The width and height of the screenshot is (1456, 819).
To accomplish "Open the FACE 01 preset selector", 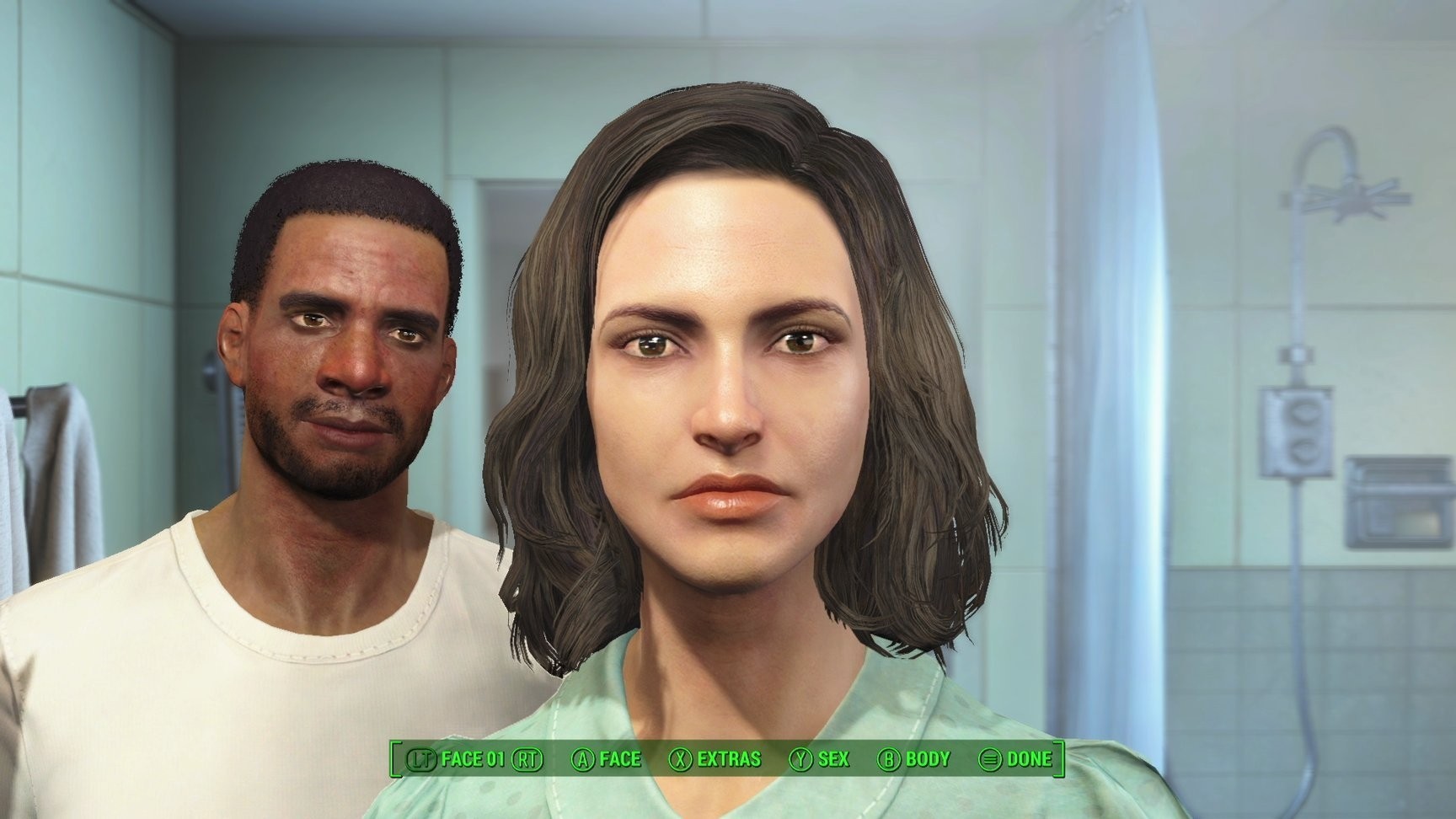I will click(x=472, y=759).
